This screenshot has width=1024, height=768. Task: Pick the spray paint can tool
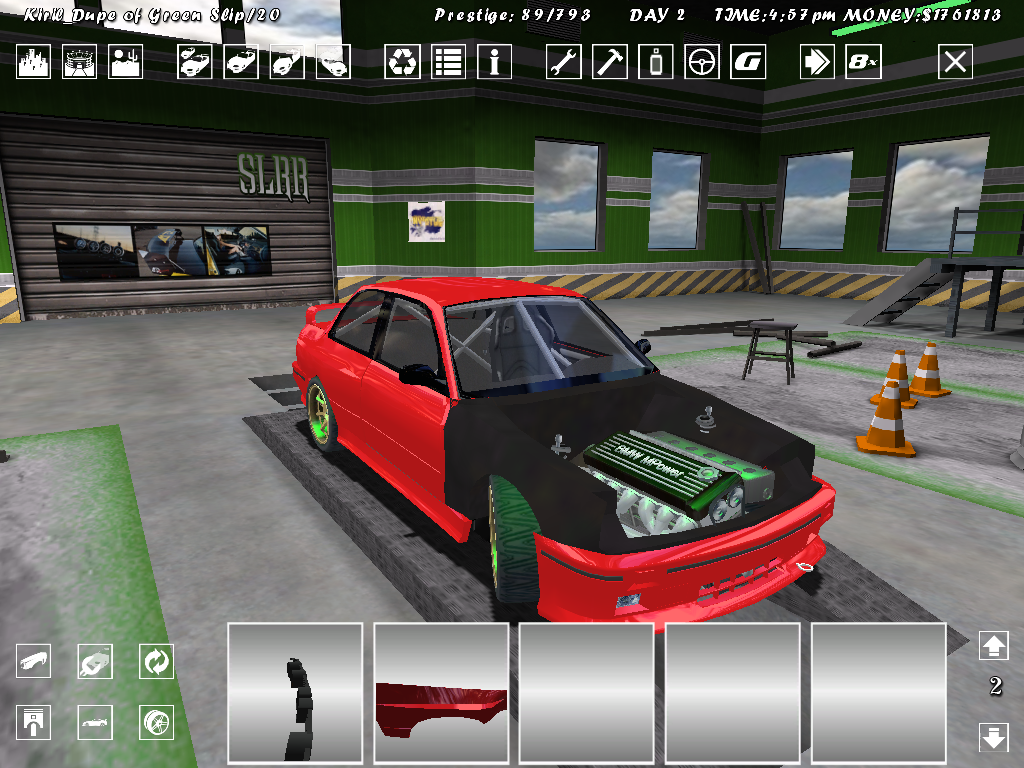point(656,62)
